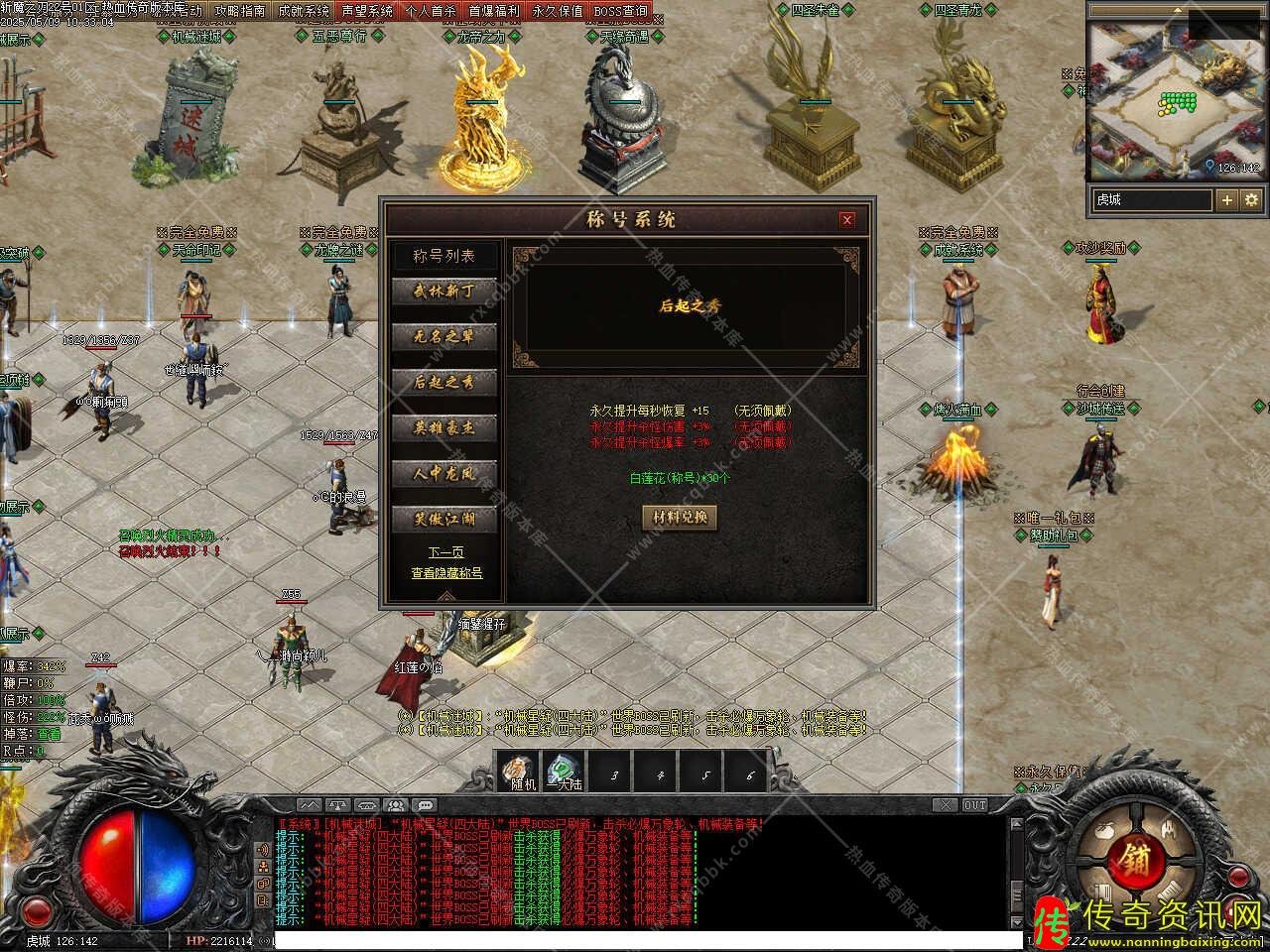Open the 成就系统 achievement menu
This screenshot has width=1270, height=952.
(x=304, y=11)
